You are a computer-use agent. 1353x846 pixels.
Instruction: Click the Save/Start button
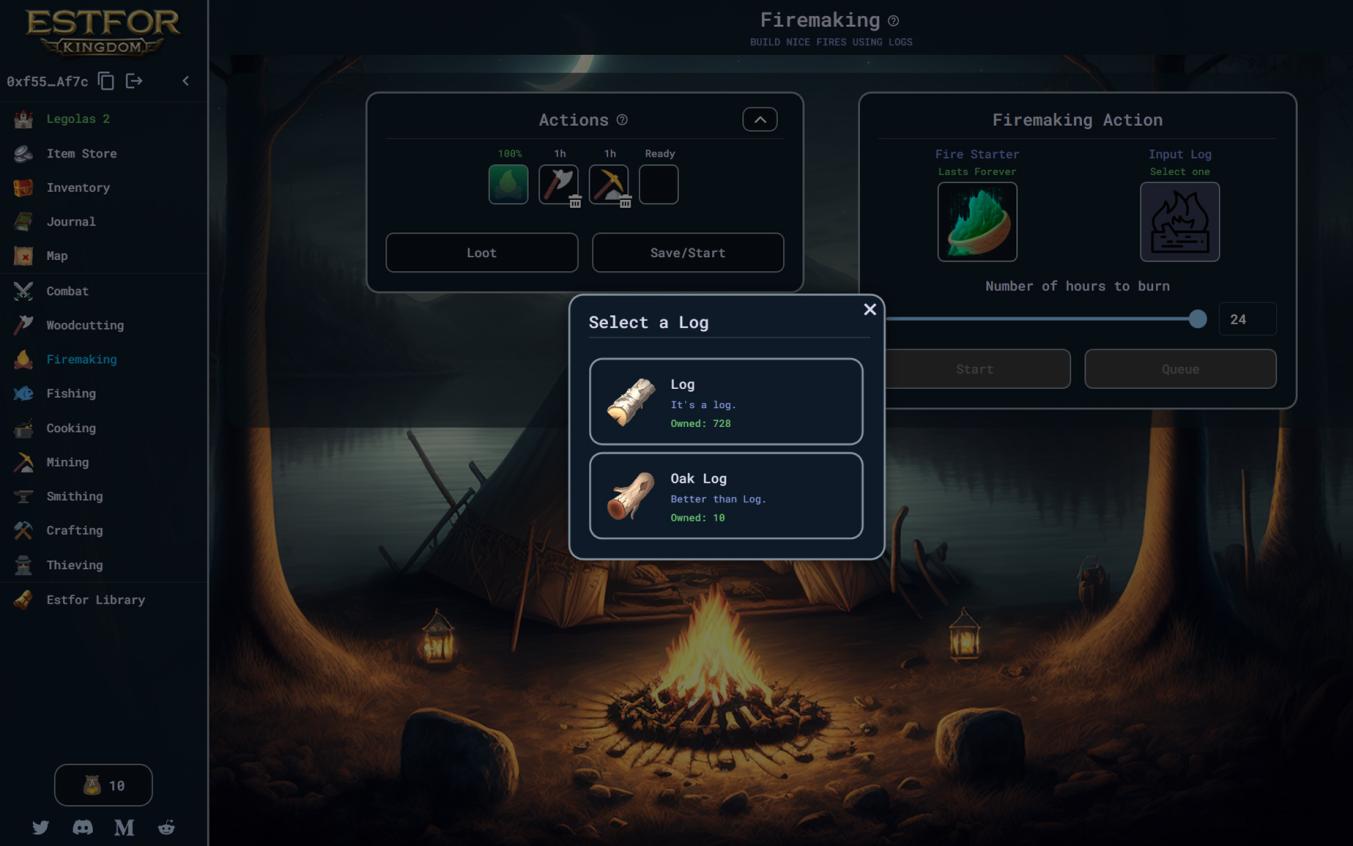[688, 253]
